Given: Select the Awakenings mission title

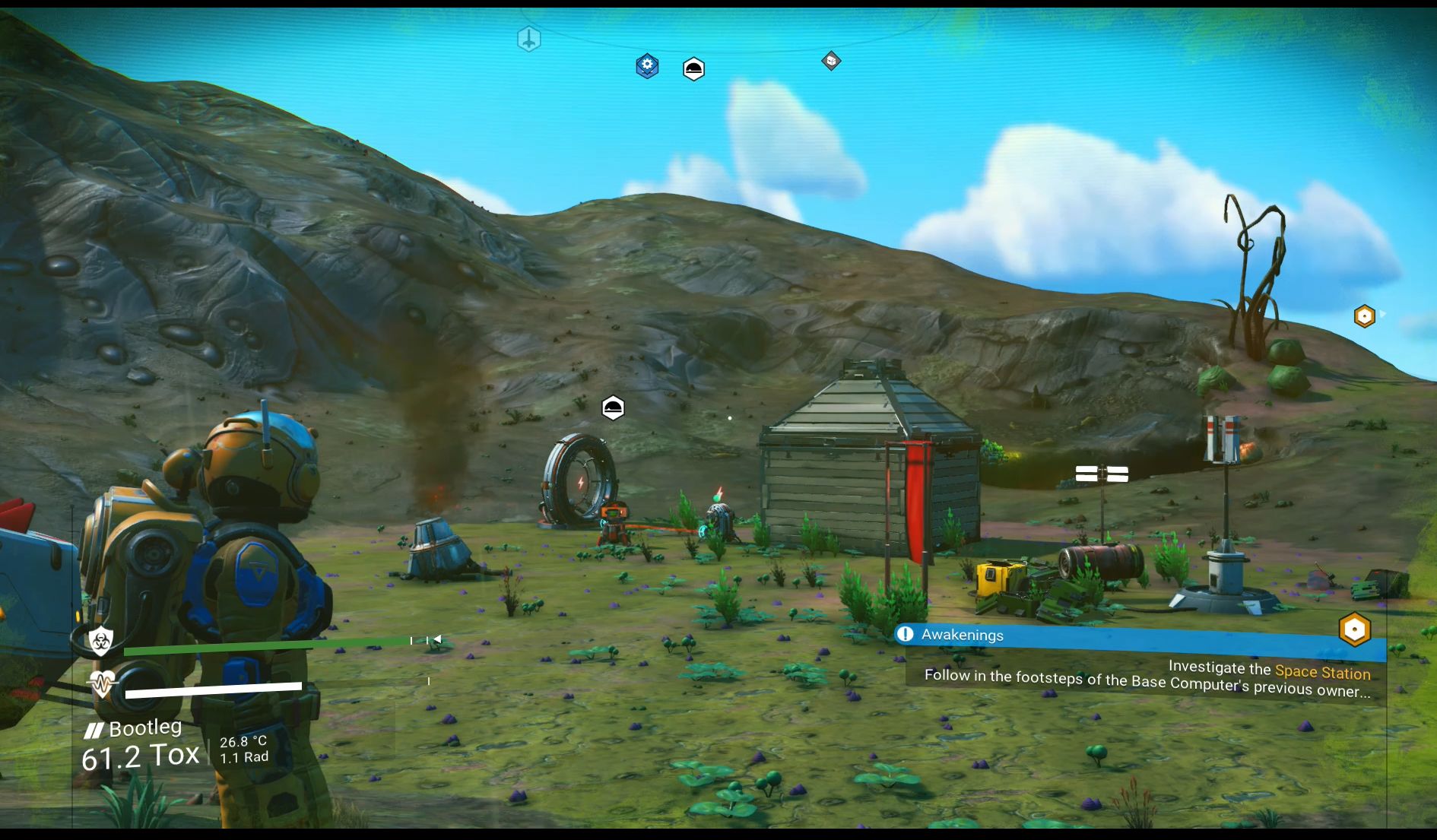Looking at the screenshot, I should click(963, 635).
